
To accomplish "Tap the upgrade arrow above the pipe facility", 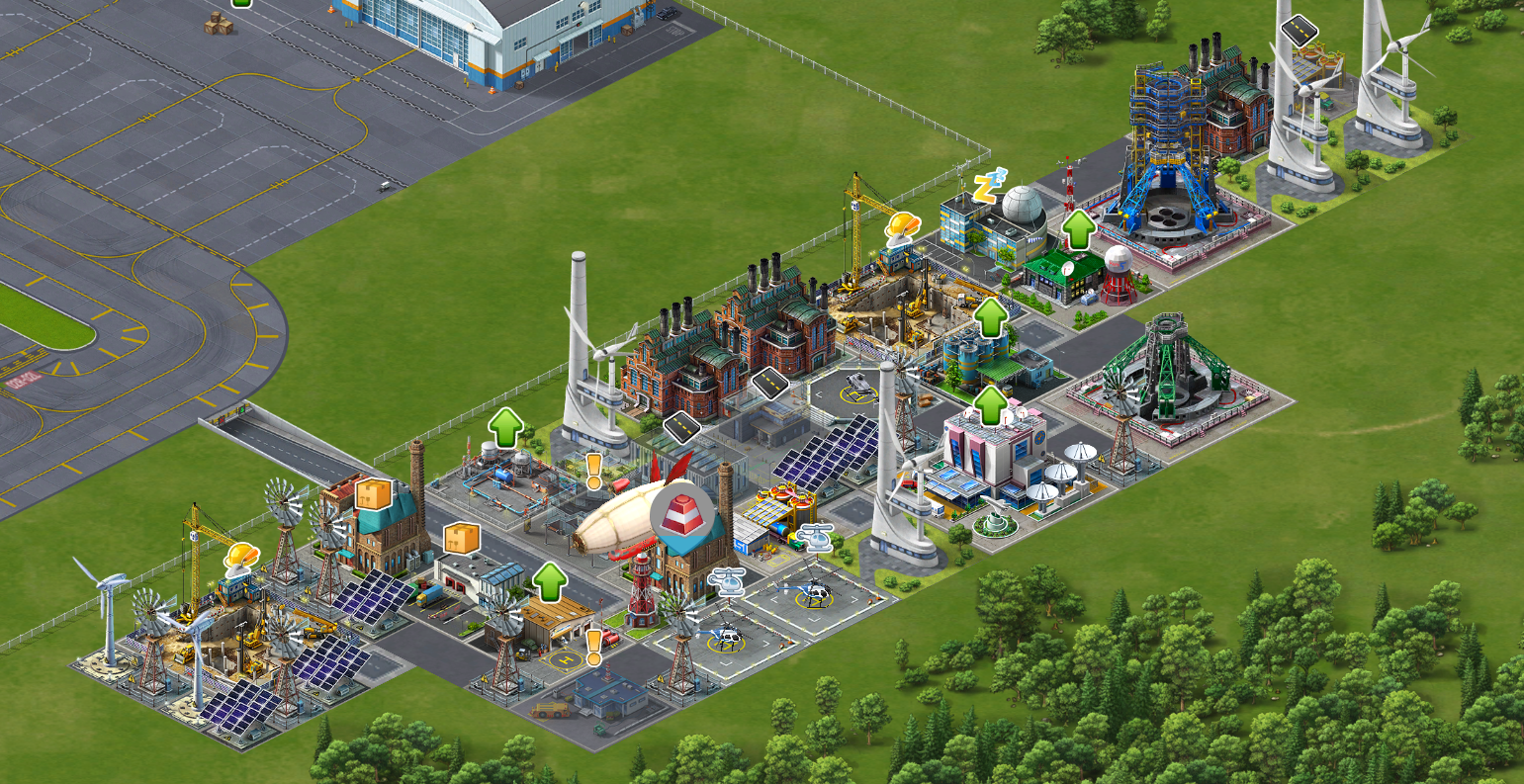I will coord(506,427).
